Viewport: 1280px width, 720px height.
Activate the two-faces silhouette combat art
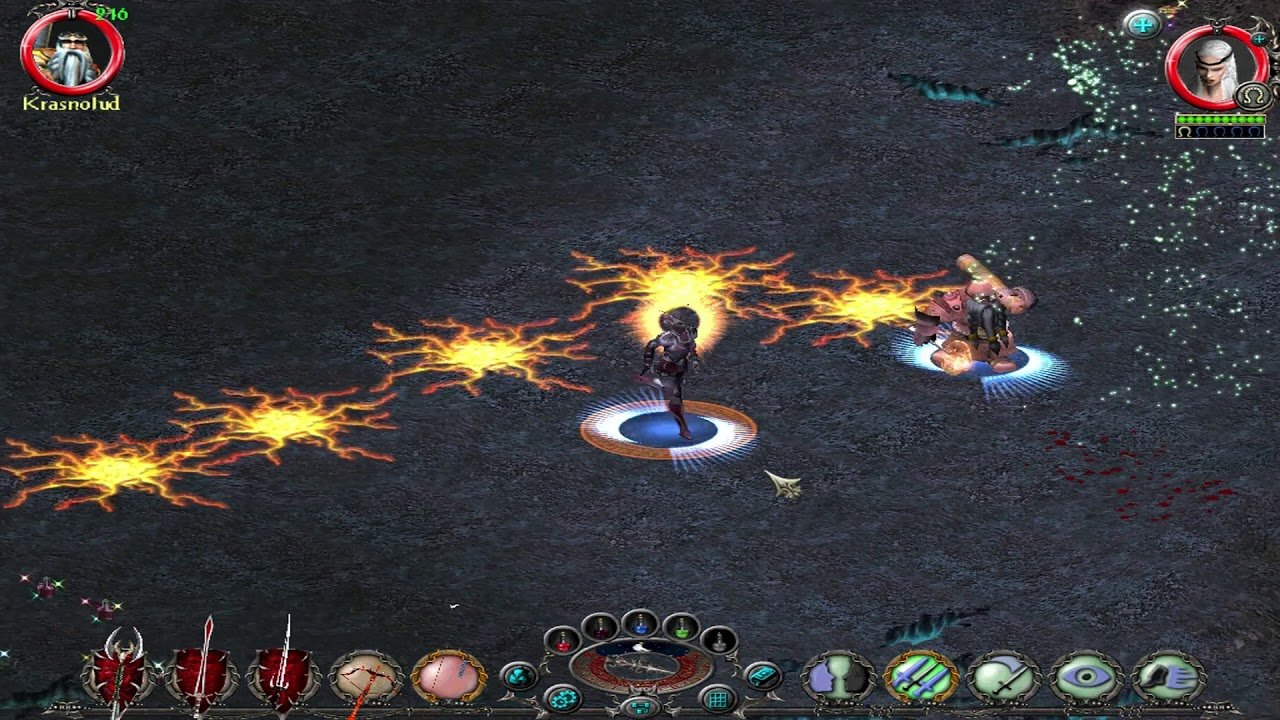(838, 678)
